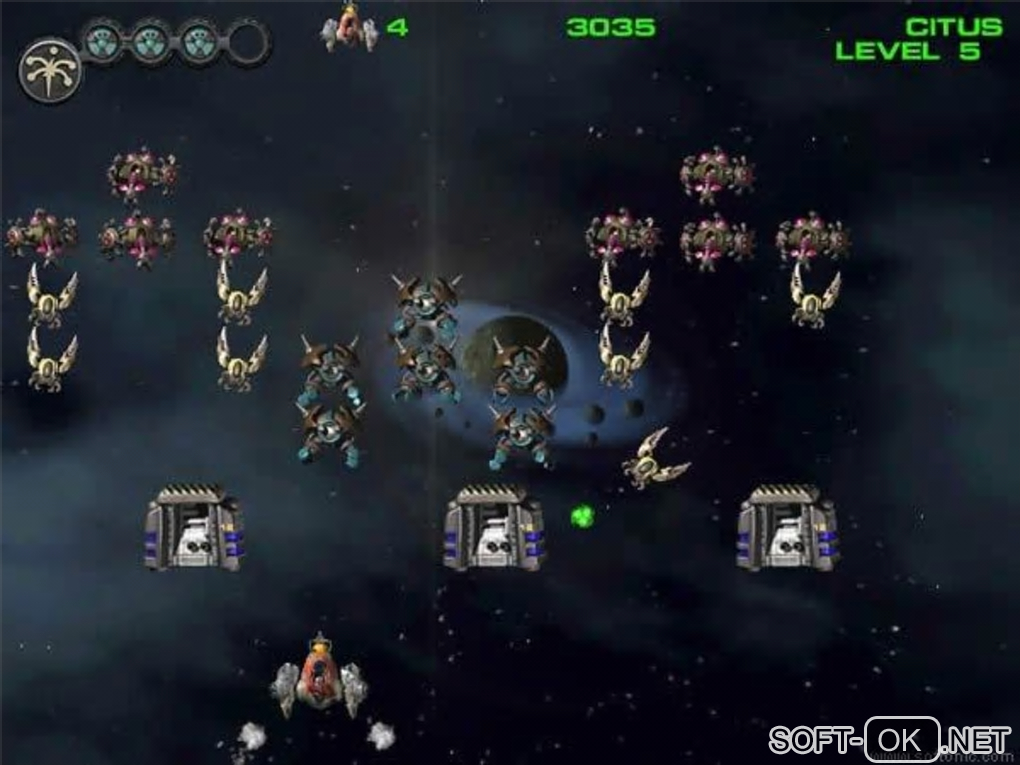This screenshot has height=765, width=1020.
Task: Activate the fountain-emblem special weapon icon
Action: coord(50,71)
